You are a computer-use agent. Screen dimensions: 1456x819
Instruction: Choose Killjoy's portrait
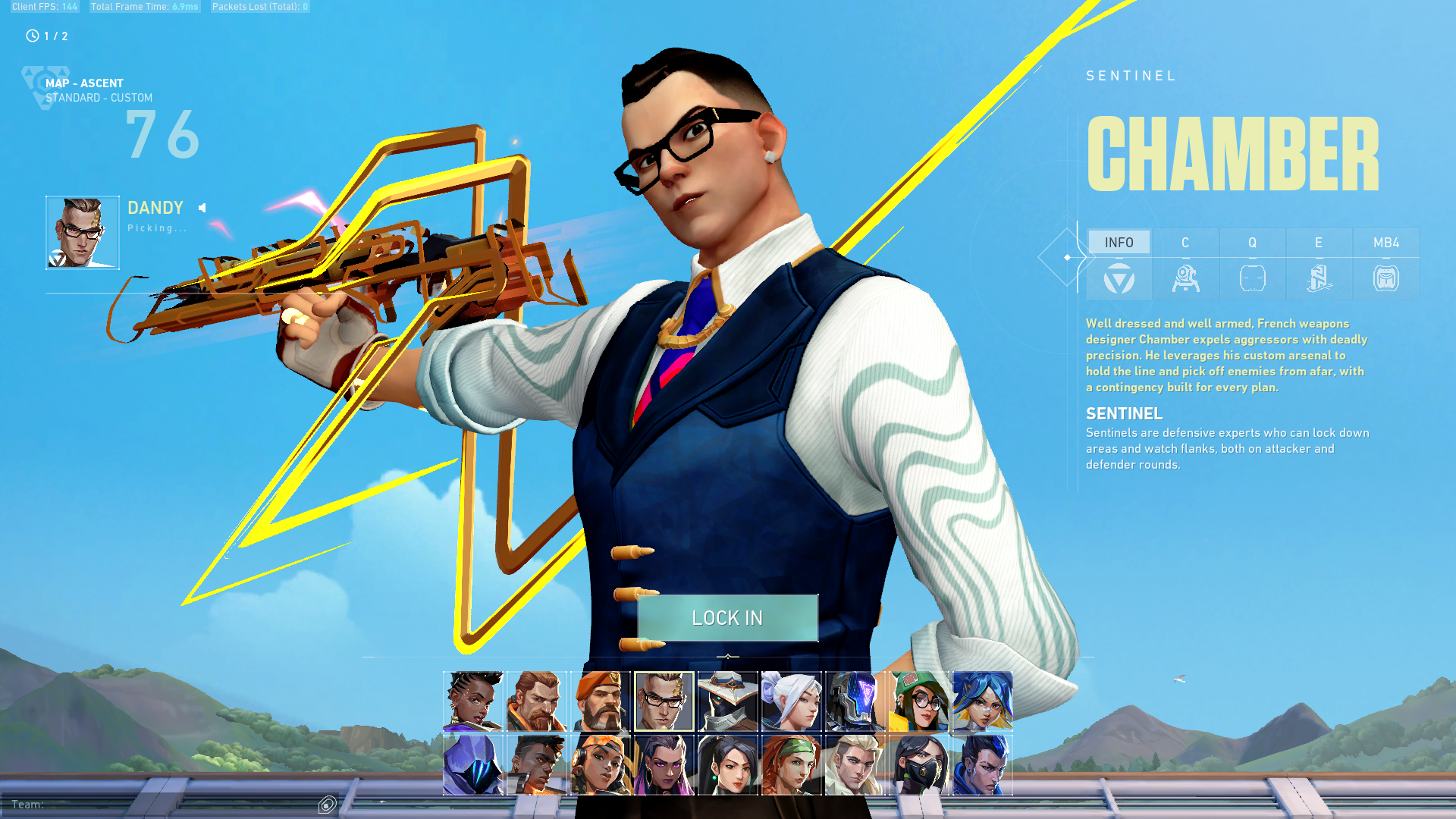(x=919, y=701)
